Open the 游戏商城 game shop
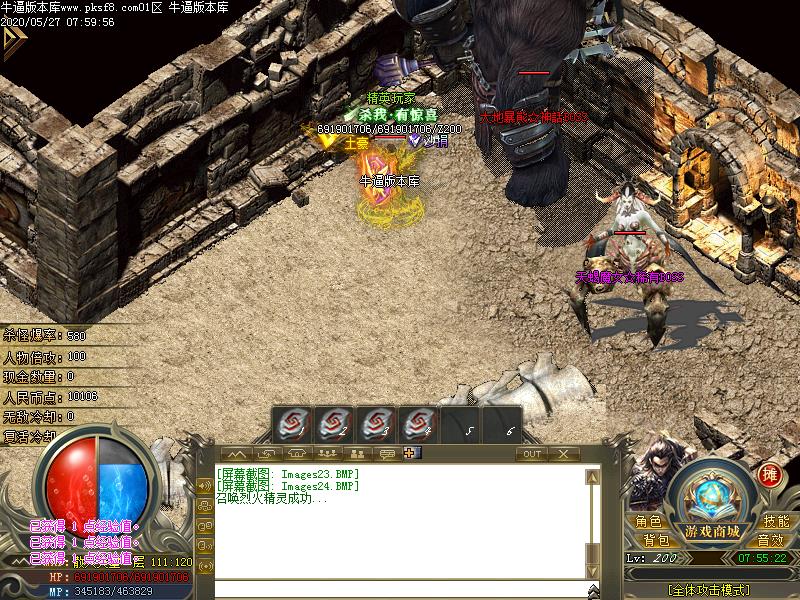The width and height of the screenshot is (800, 600). (713, 530)
